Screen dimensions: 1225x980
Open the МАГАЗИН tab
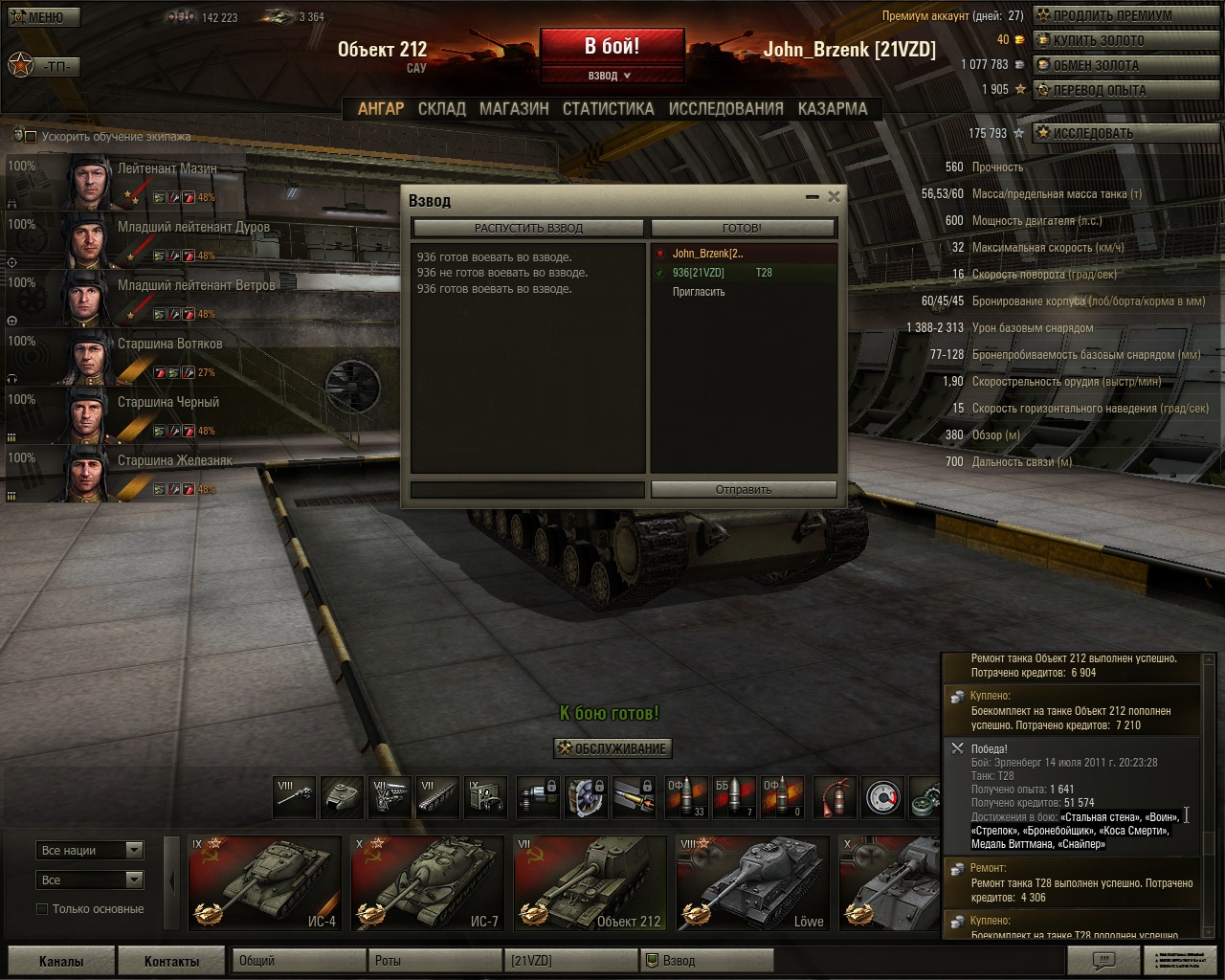[514, 109]
